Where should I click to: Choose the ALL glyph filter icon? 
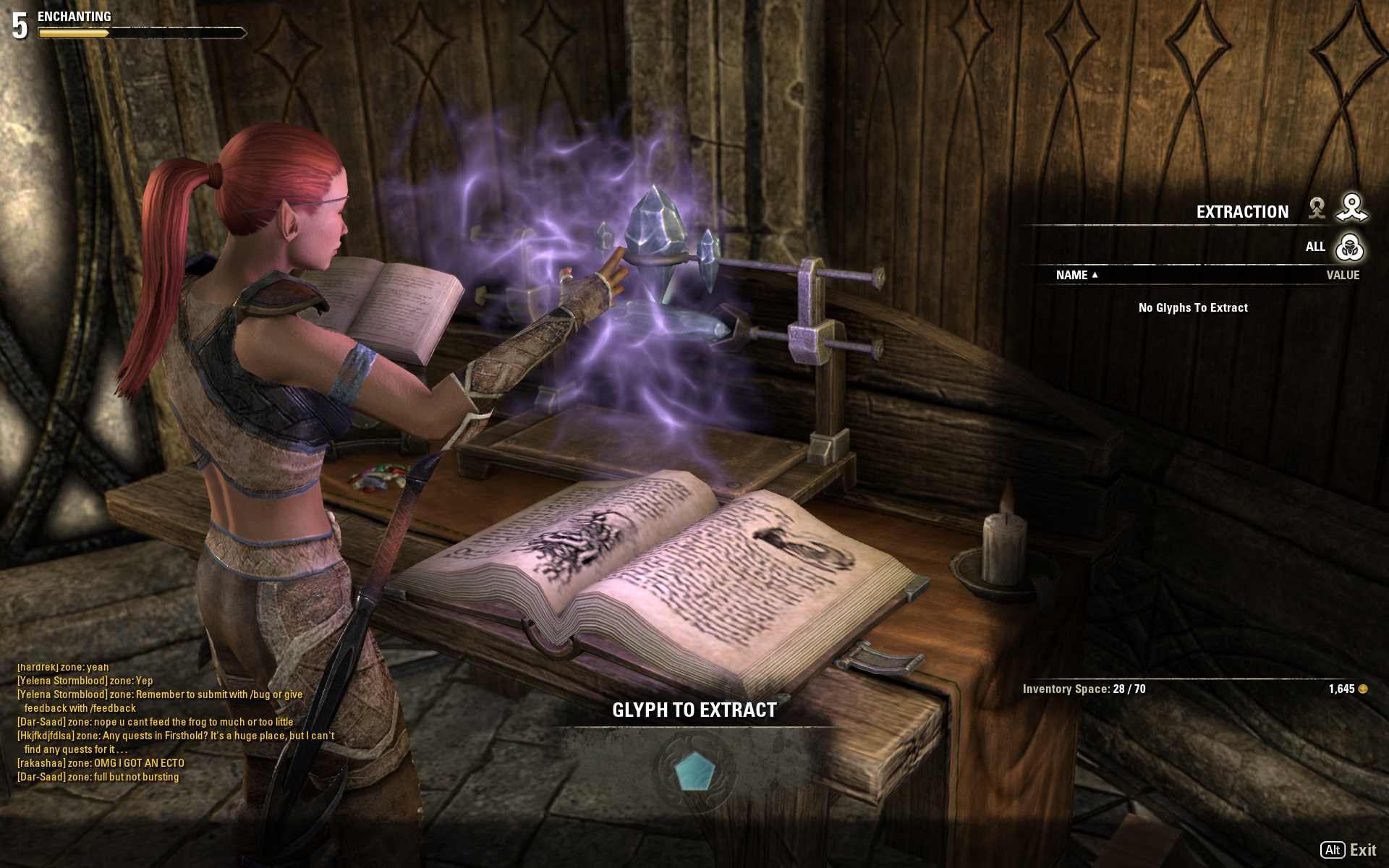[x=1349, y=247]
